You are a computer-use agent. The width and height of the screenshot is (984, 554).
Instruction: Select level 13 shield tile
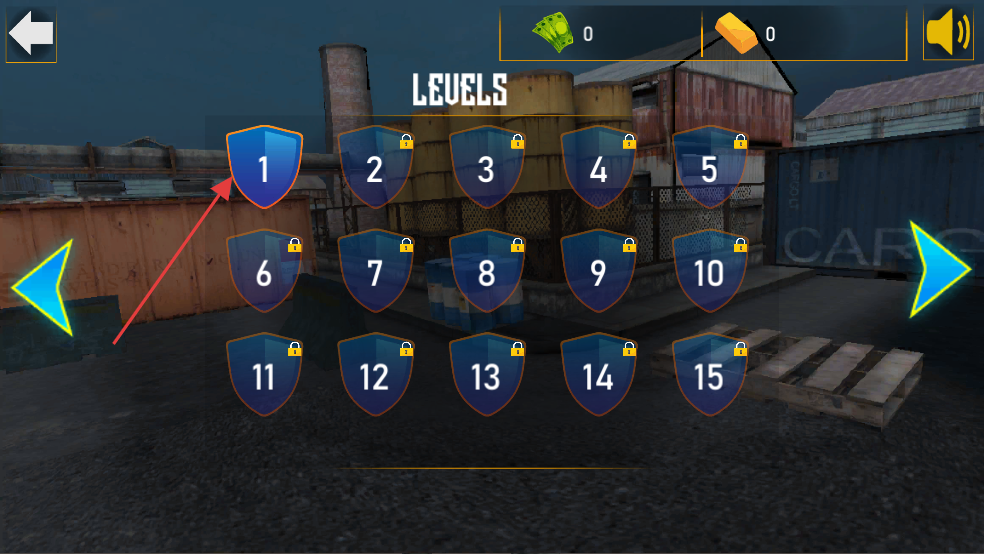point(486,376)
